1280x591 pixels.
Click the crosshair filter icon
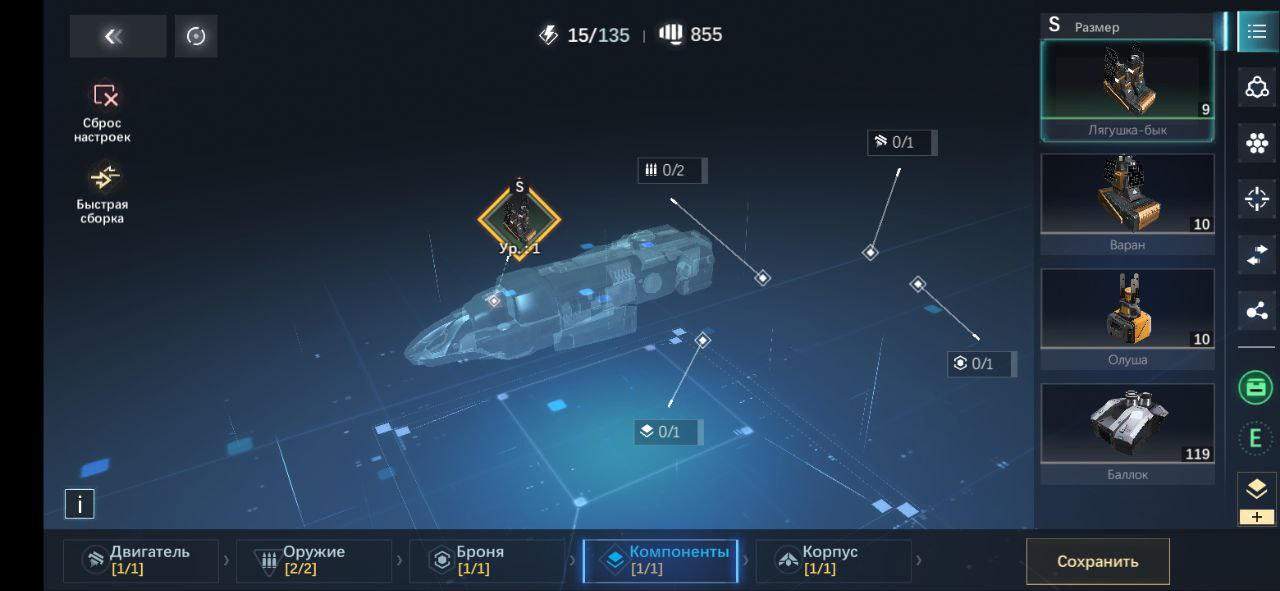tap(1257, 199)
